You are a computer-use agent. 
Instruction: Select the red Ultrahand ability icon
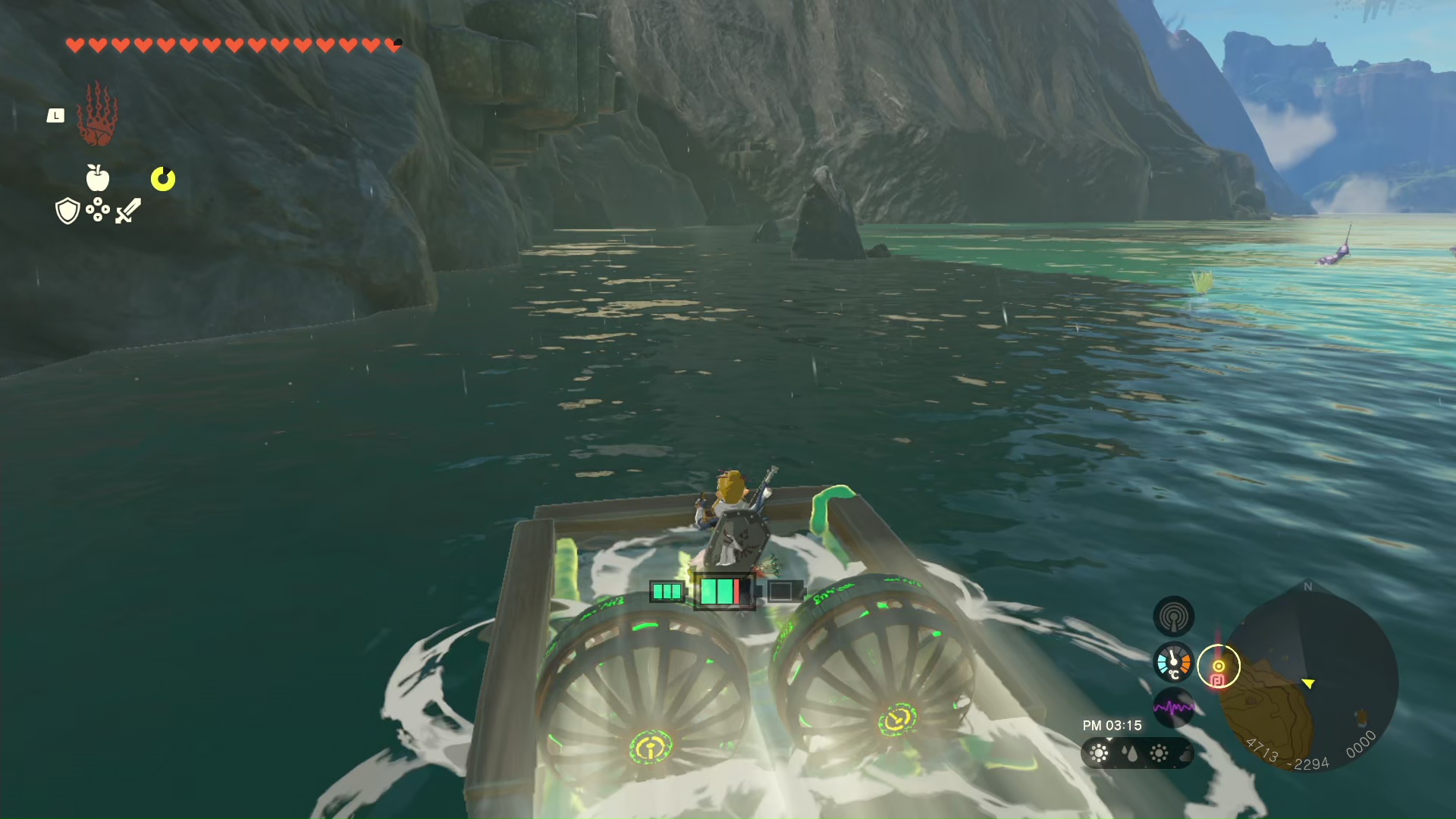(97, 115)
